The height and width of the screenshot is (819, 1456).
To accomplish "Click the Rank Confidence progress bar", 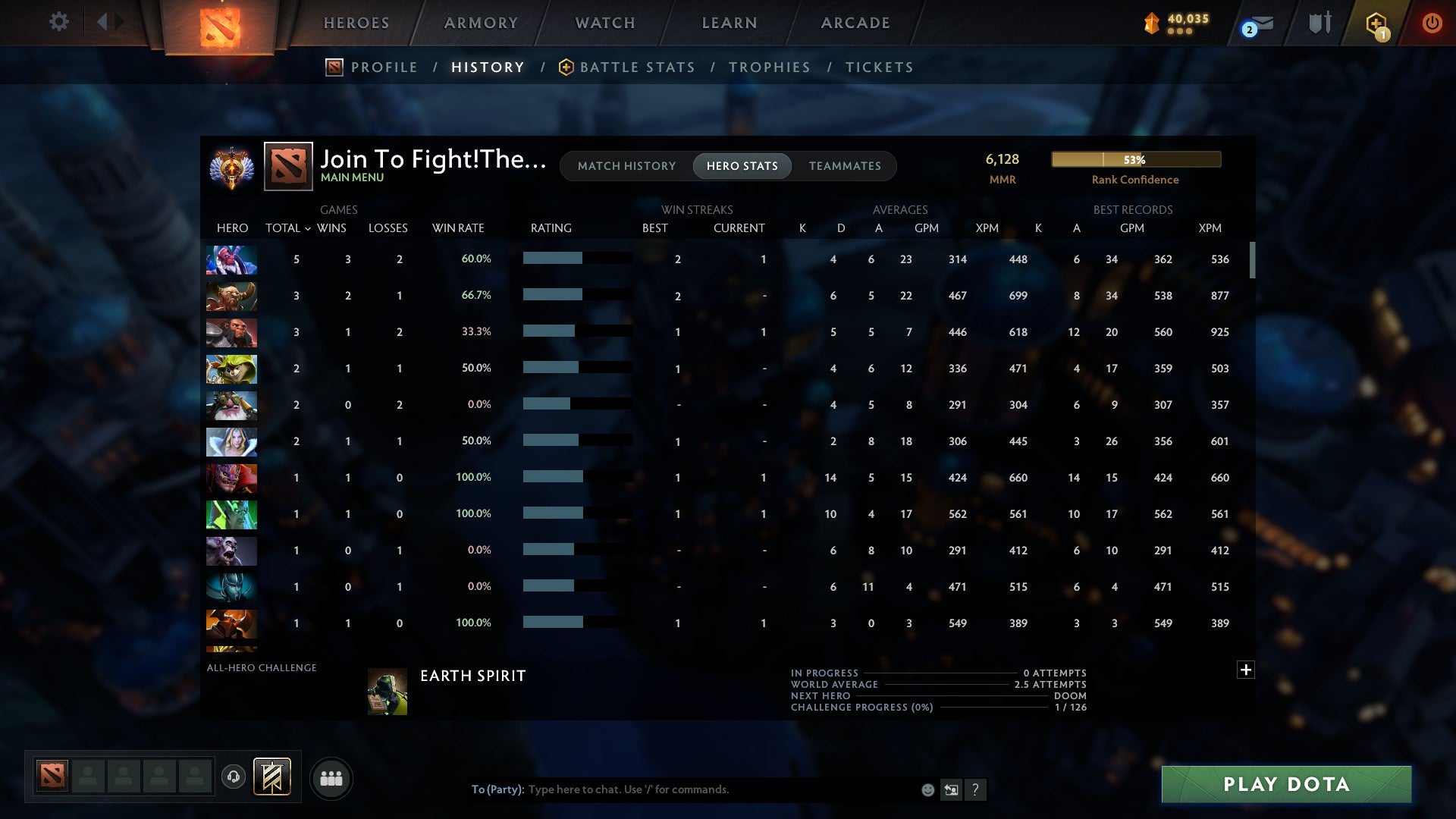I will pos(1135,159).
